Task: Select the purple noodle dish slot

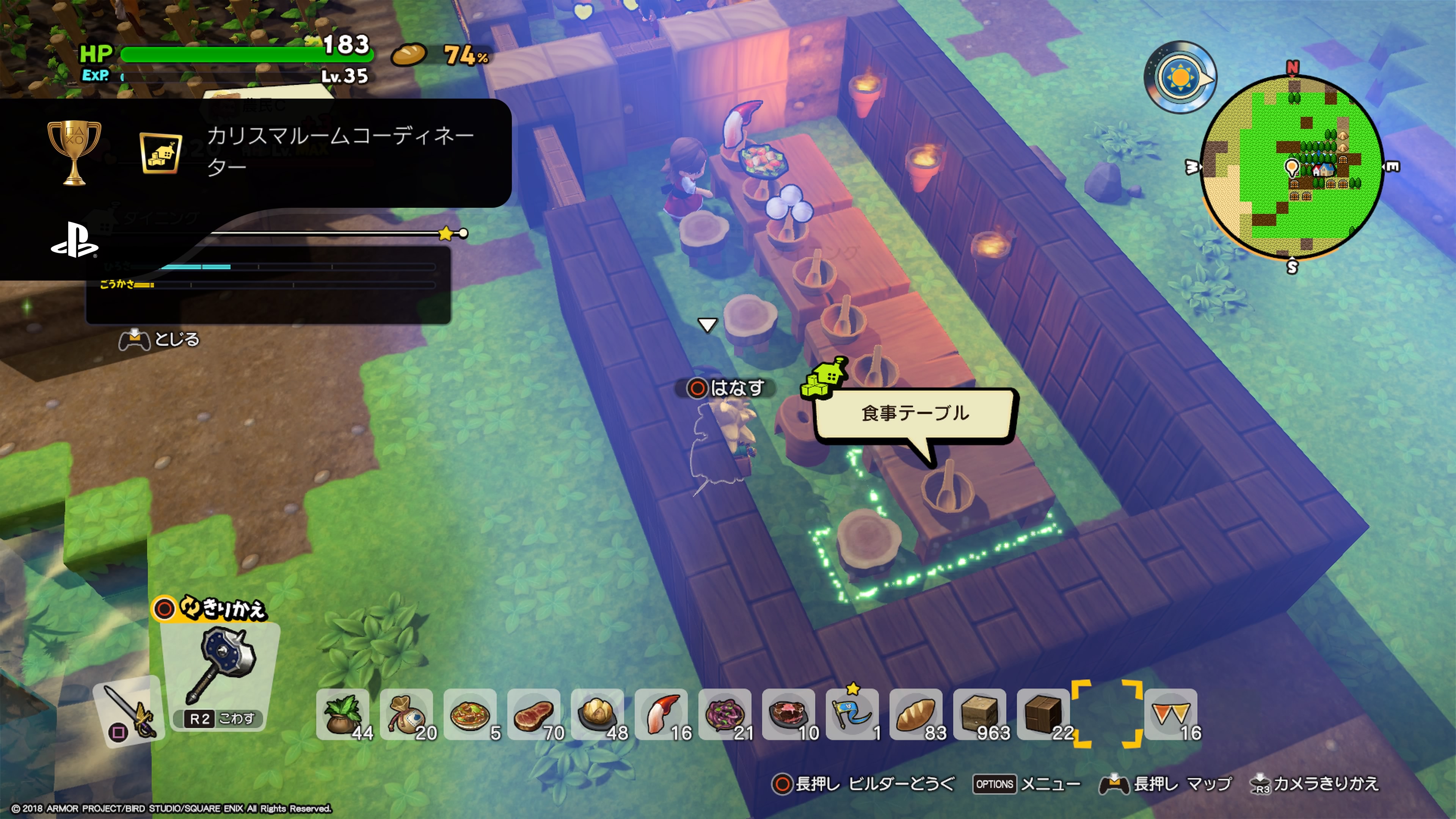Action: (725, 715)
